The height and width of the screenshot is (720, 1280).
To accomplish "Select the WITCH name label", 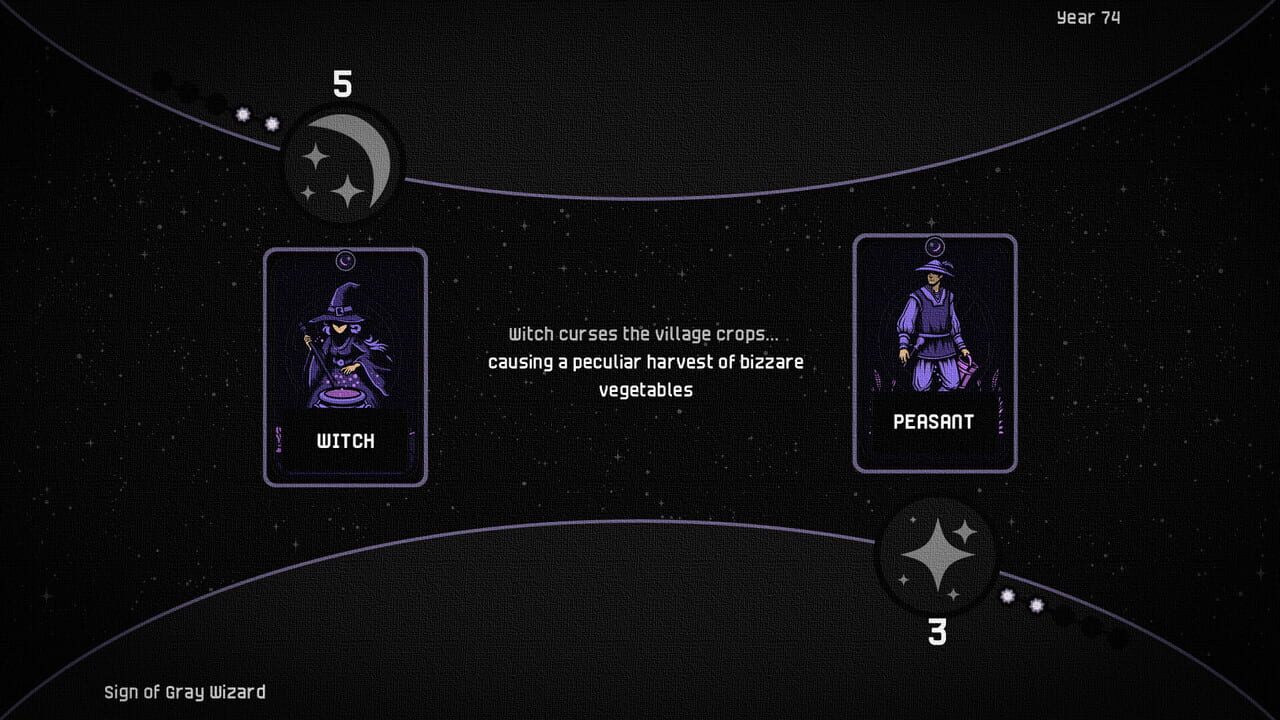I will point(345,440).
